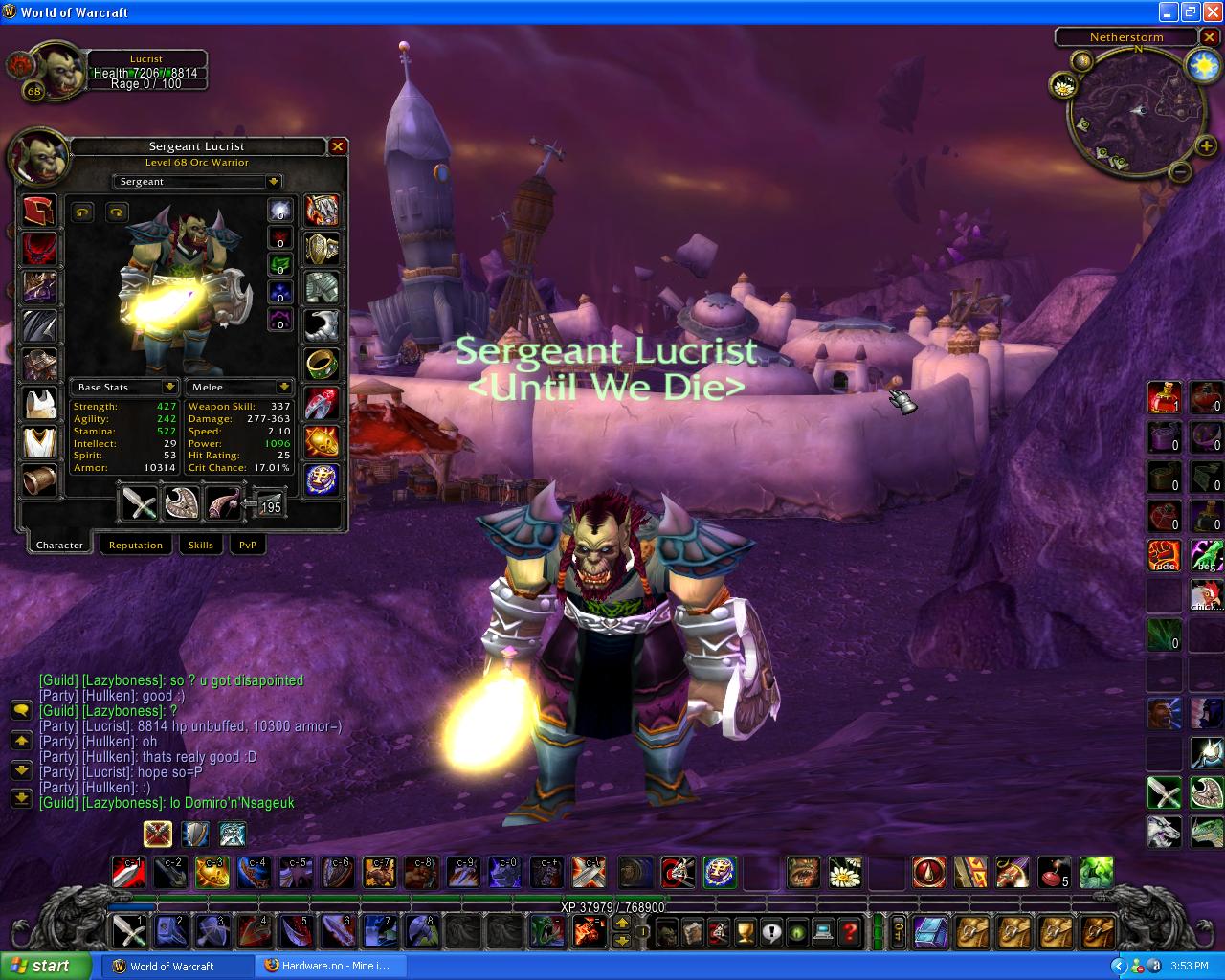This screenshot has width=1225, height=980.
Task: Open the blue backpack bag
Action: (x=929, y=931)
